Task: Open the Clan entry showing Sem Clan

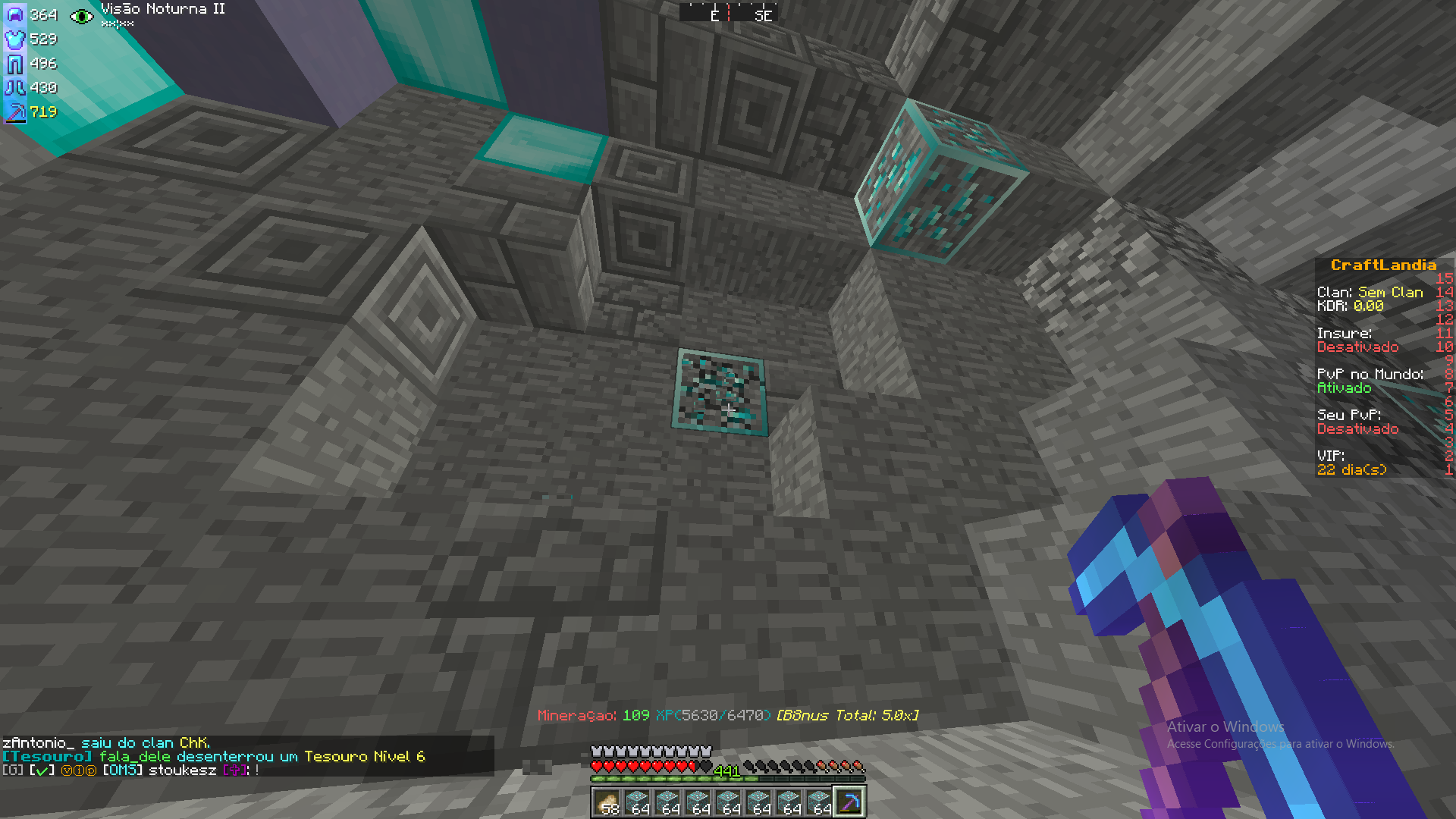Action: pyautogui.click(x=1369, y=292)
